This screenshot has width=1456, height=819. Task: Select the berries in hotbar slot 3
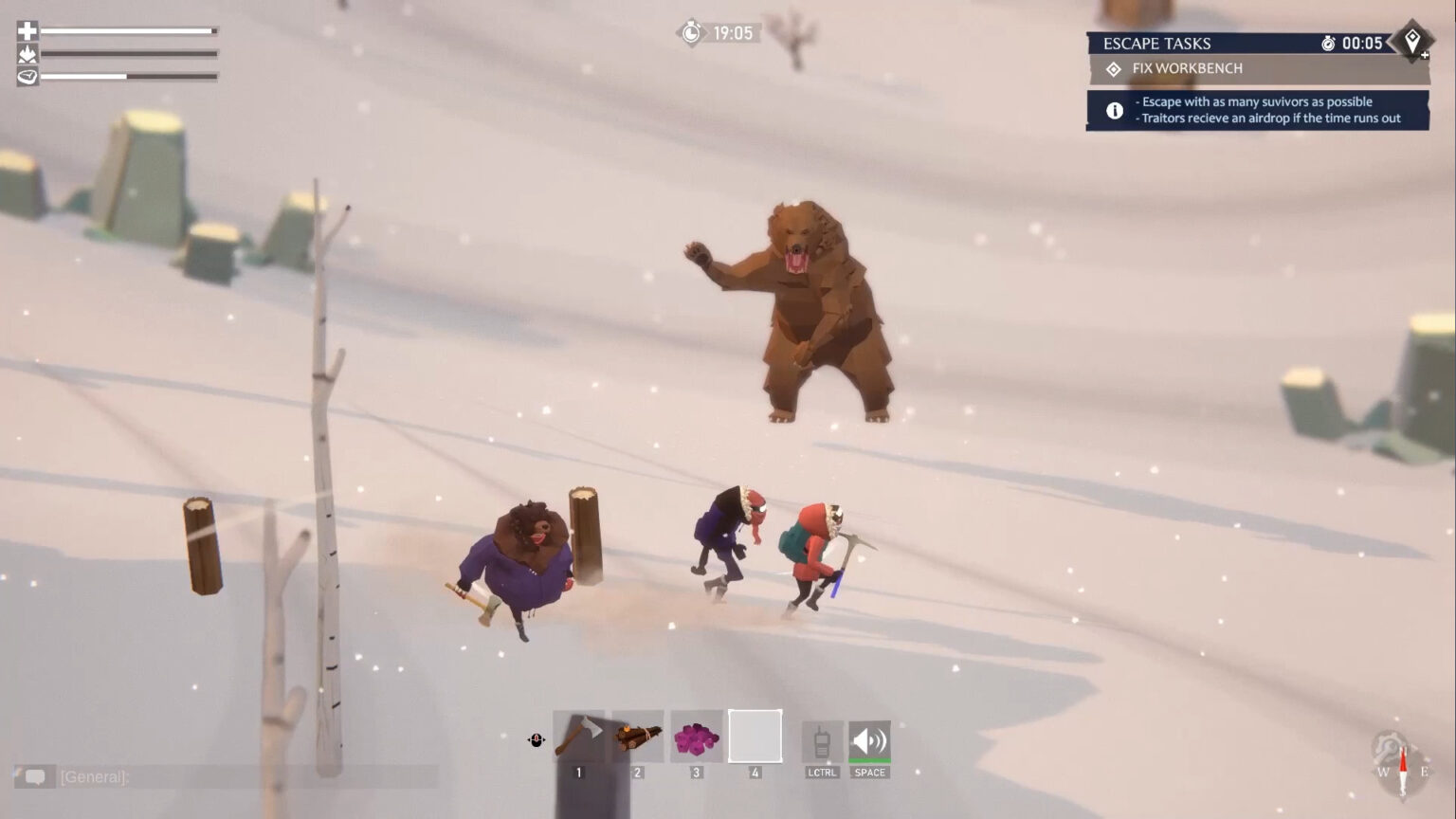click(694, 735)
